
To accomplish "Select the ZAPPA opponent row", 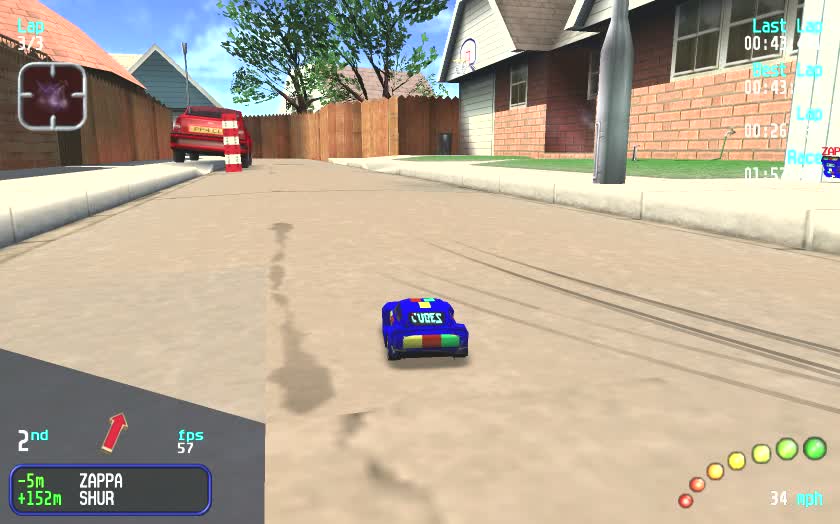I will (110, 481).
